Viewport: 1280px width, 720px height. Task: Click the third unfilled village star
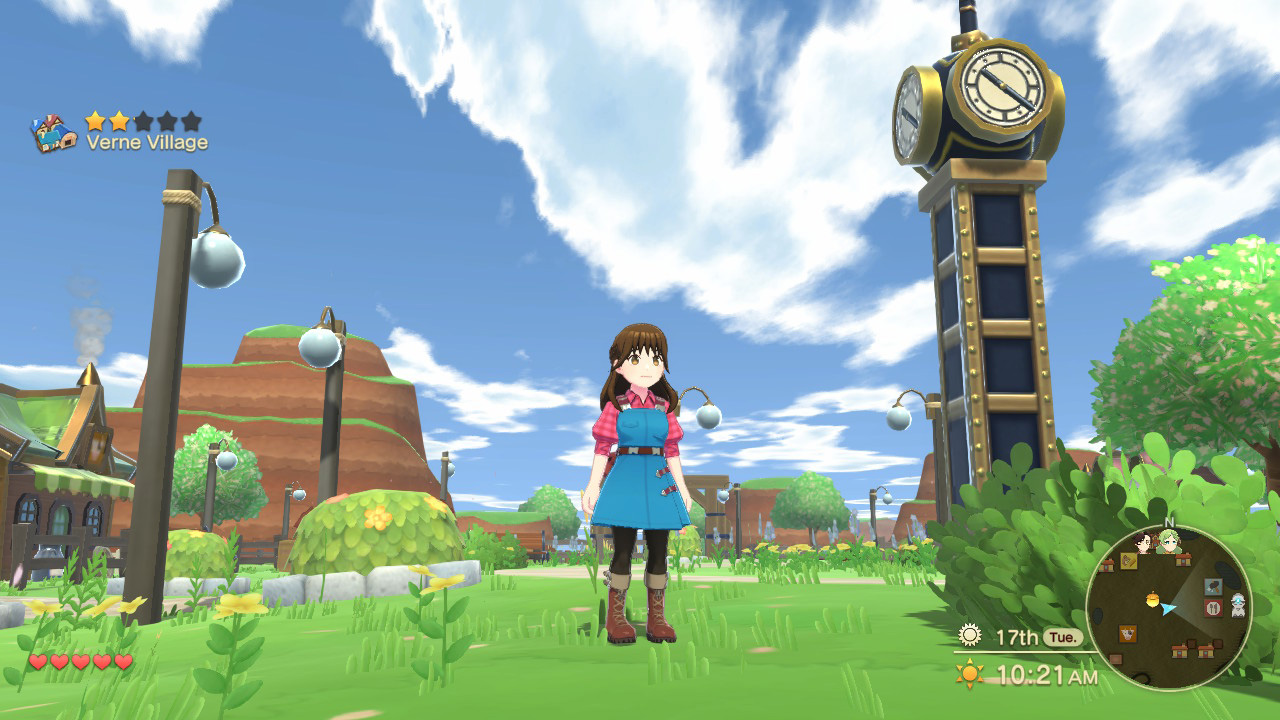tap(145, 120)
